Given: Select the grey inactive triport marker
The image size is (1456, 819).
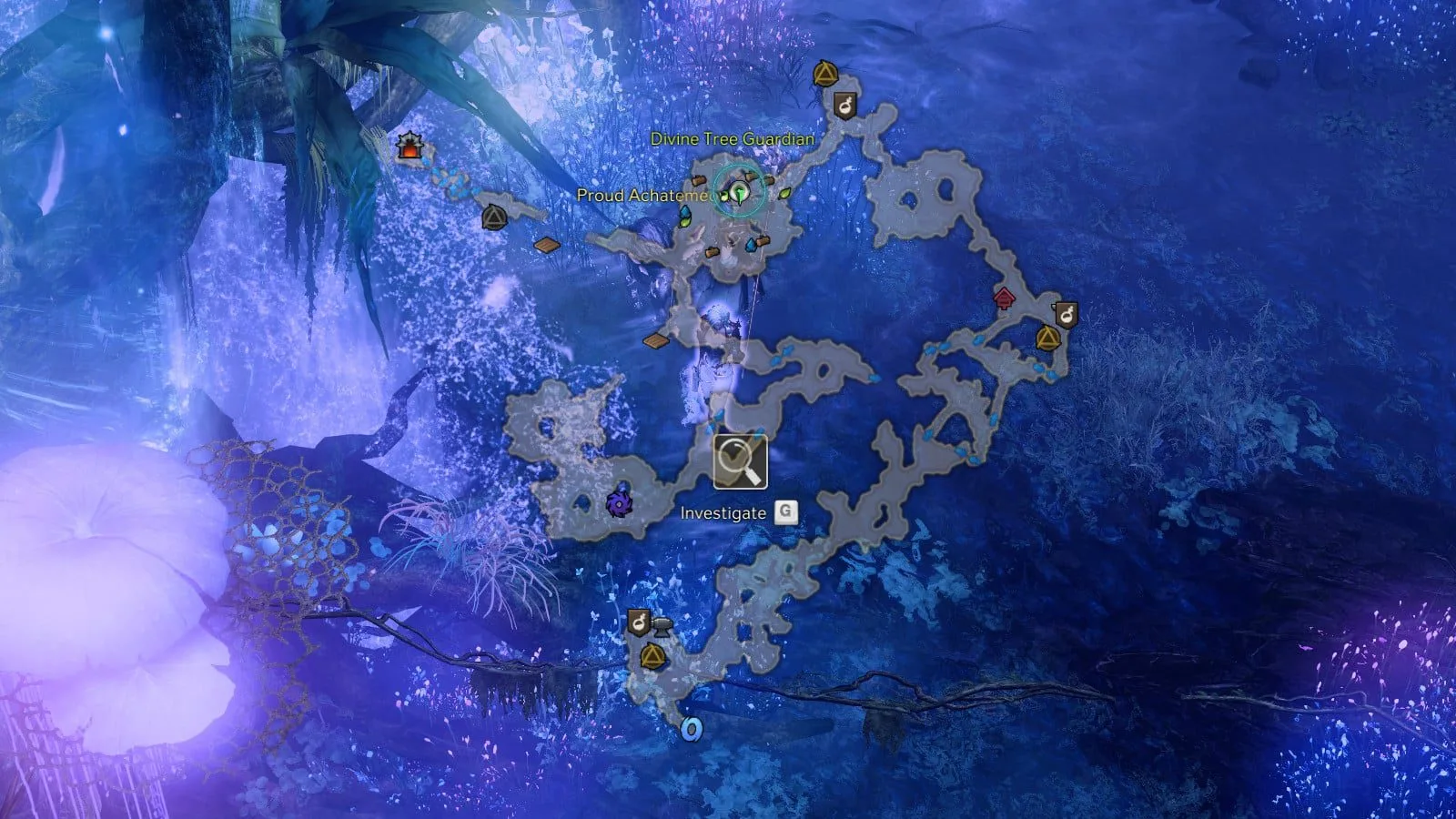Looking at the screenshot, I should [494, 217].
